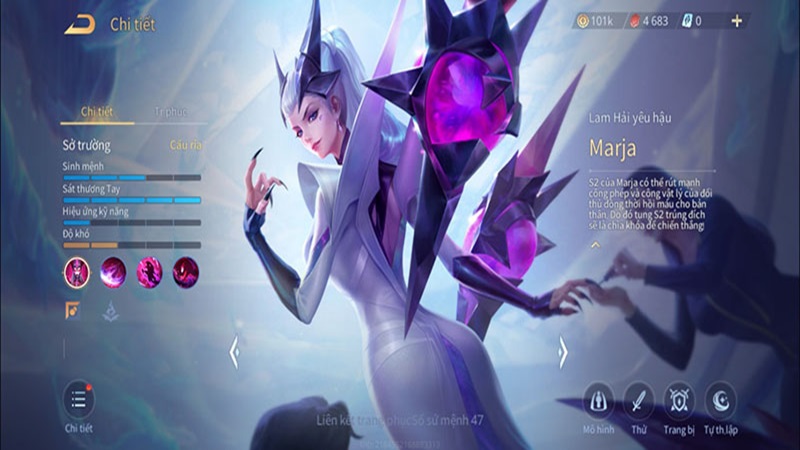
Task: Open the Mô hình model viewer
Action: point(599,400)
